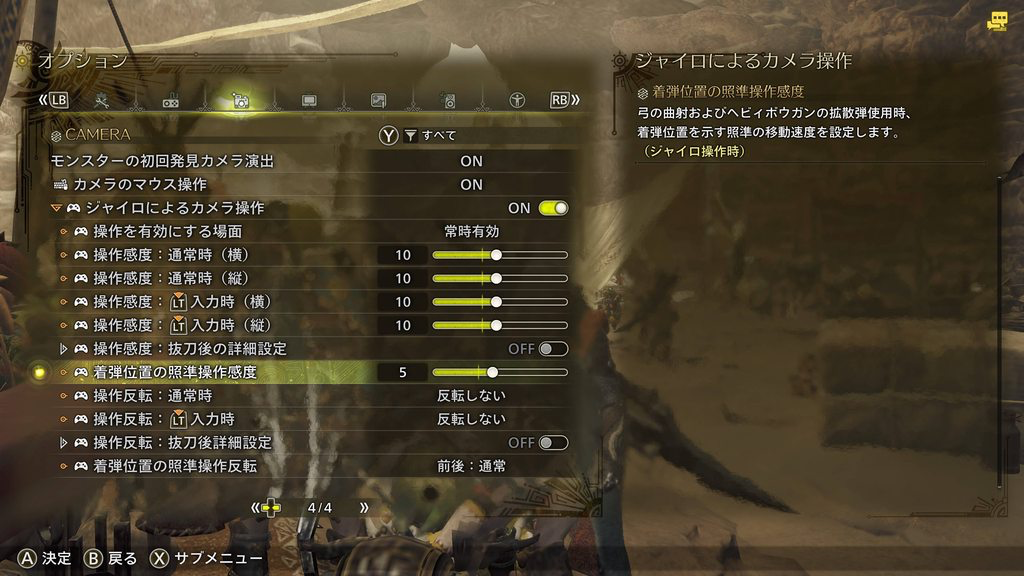Switch to the speaker audio tab
Image resolution: width=1024 pixels, height=576 pixels.
448,100
